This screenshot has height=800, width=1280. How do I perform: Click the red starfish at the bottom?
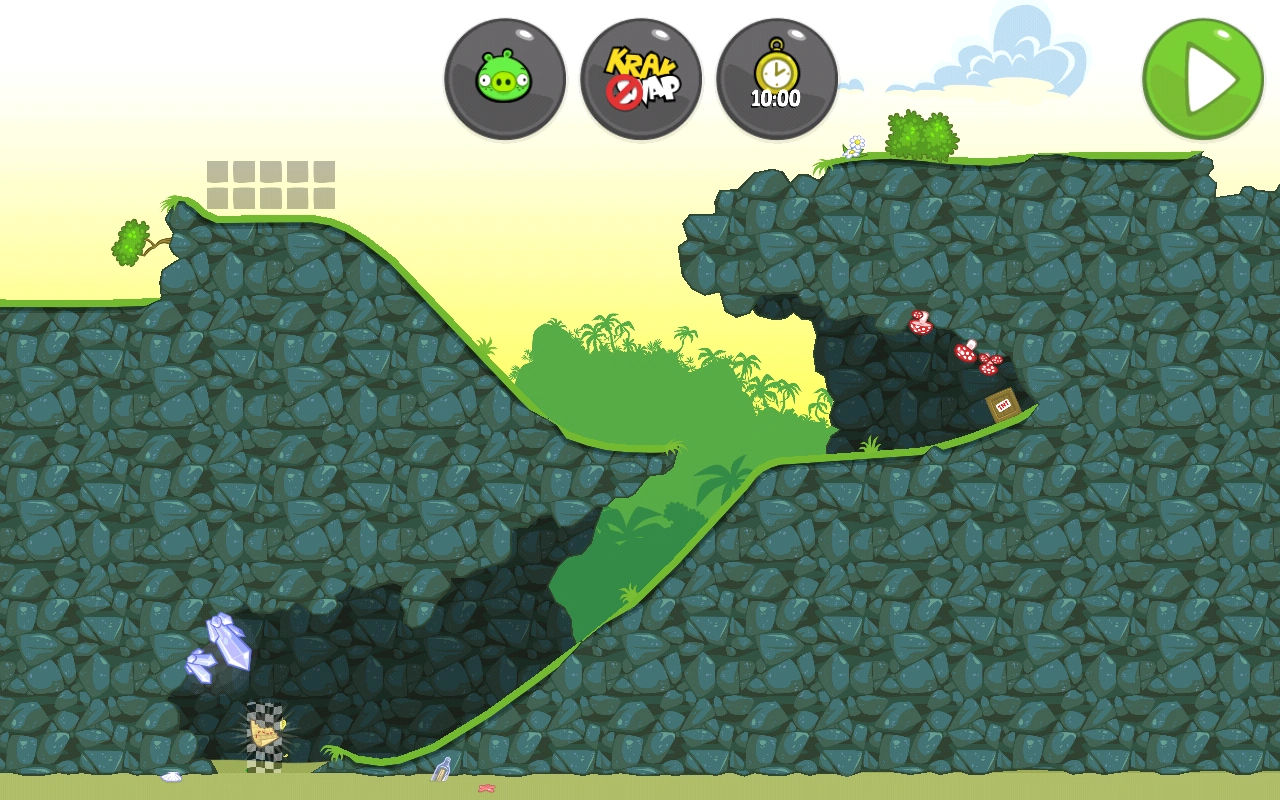487,789
